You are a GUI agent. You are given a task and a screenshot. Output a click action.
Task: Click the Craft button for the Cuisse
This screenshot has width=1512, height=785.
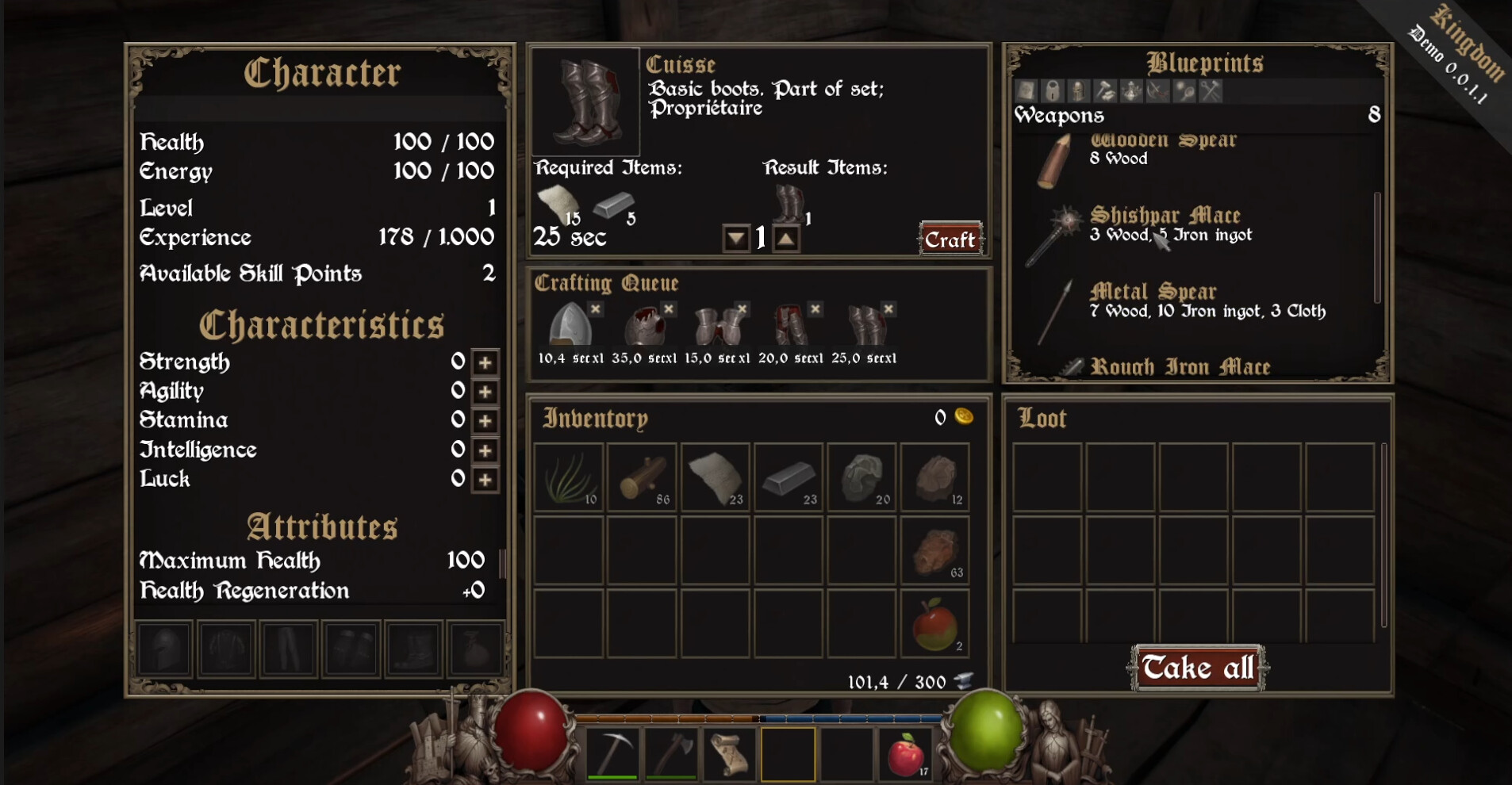(x=950, y=239)
